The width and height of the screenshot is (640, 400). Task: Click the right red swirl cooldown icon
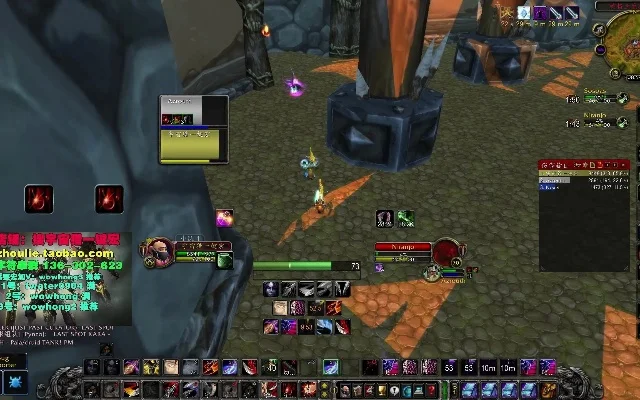click(x=109, y=198)
